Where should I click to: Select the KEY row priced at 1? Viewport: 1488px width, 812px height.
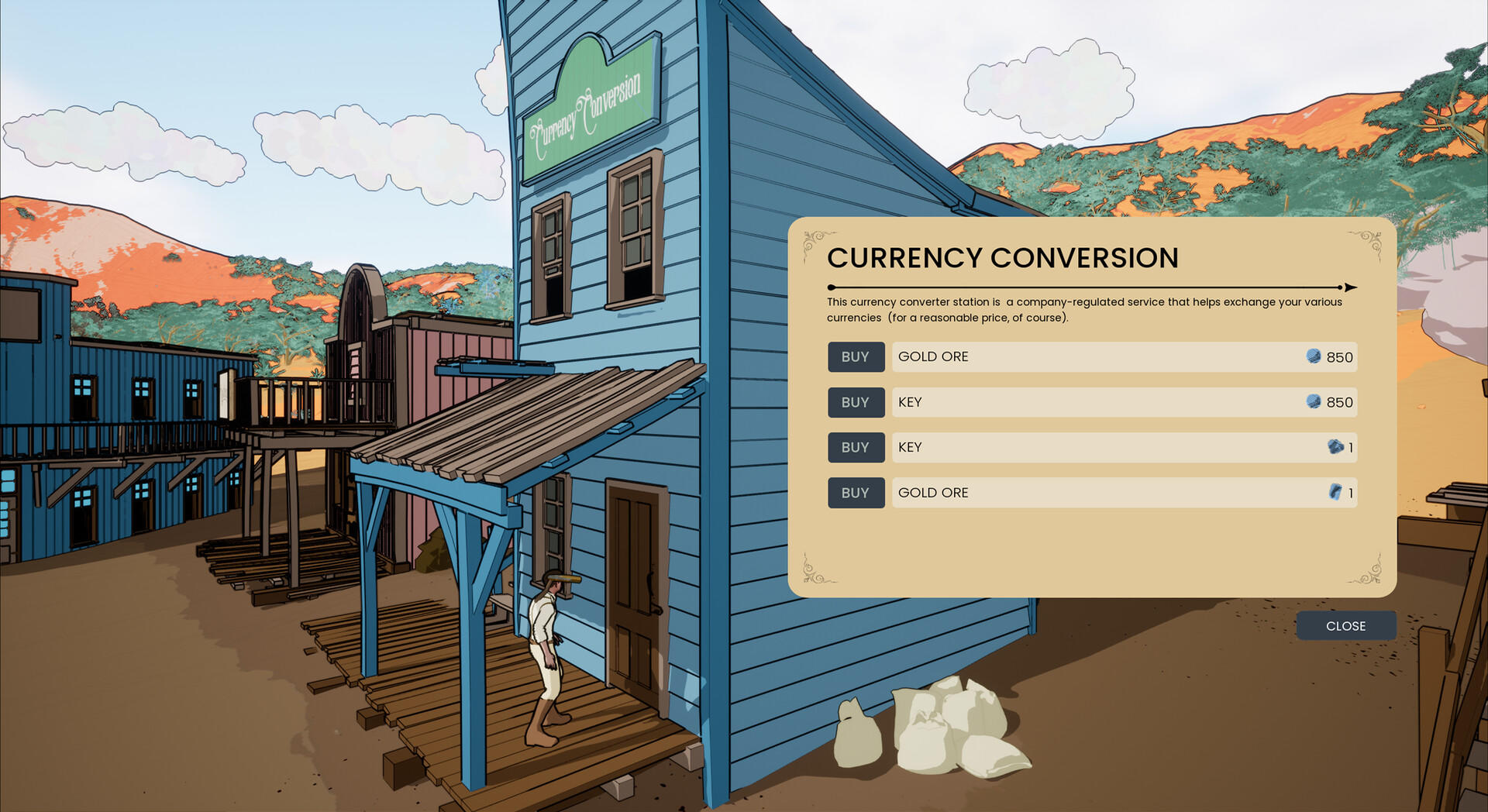point(1124,448)
